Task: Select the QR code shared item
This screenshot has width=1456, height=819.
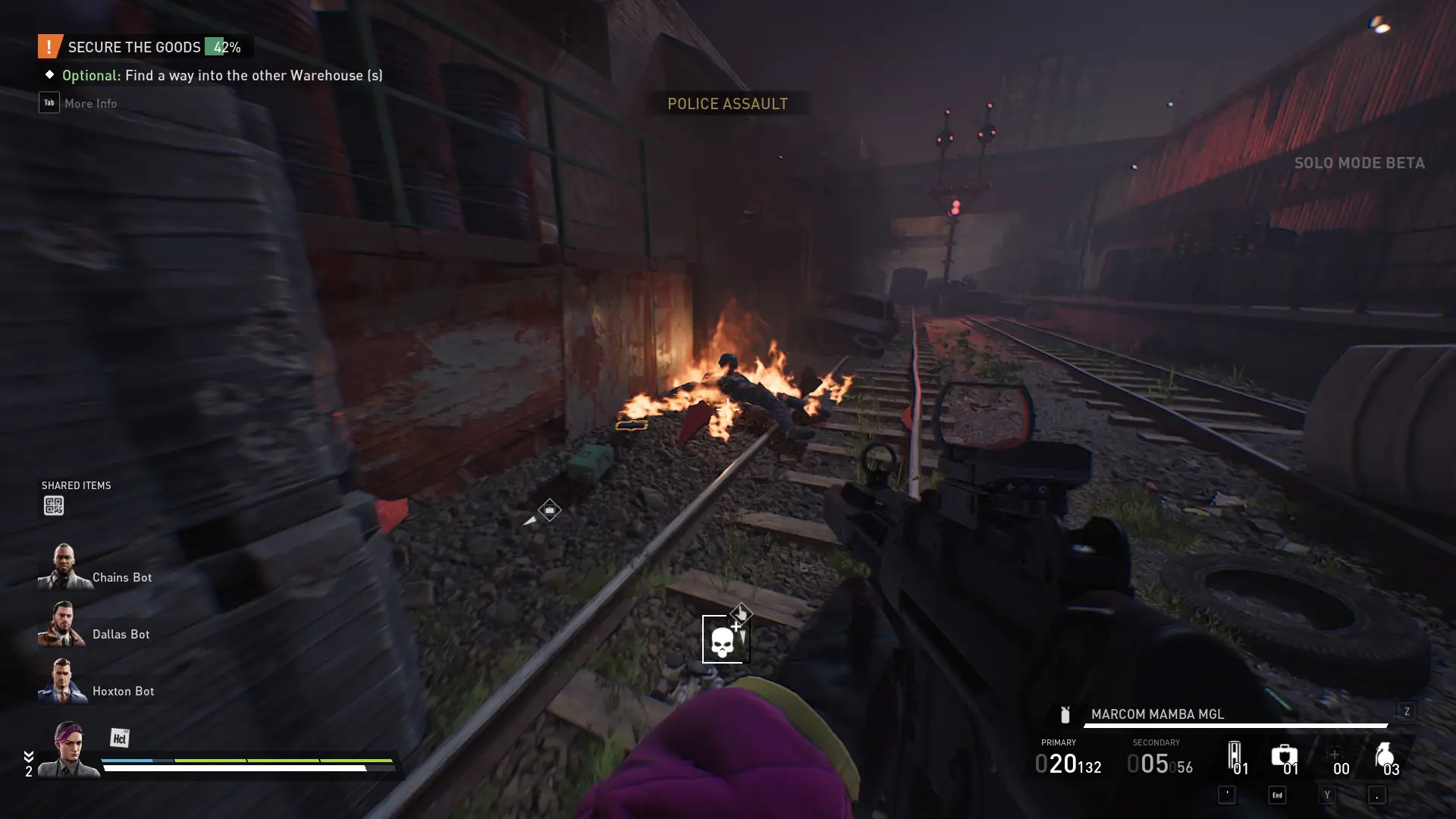Action: 53,506
